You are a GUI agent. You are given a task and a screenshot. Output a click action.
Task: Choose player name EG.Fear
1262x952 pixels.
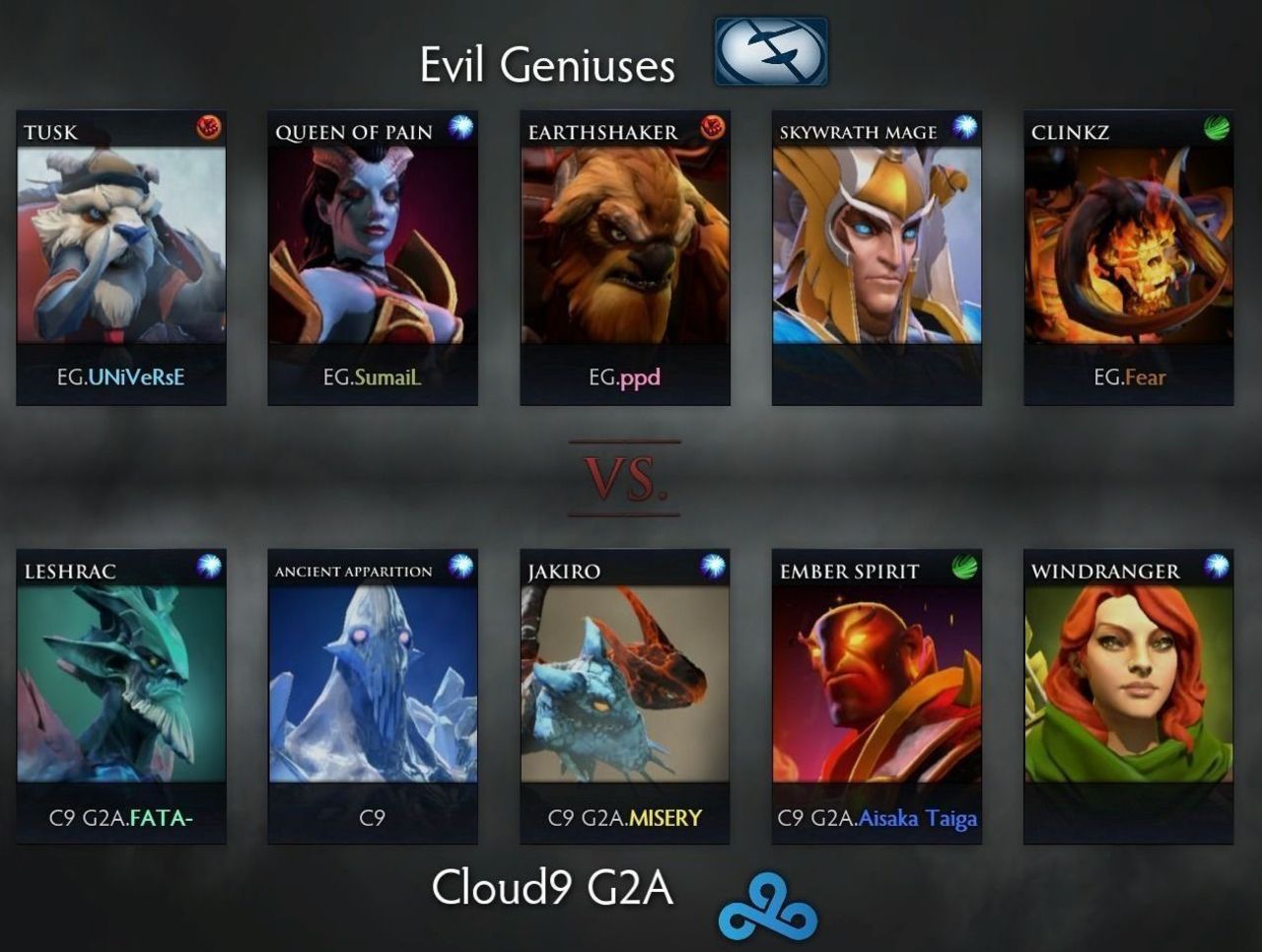[x=1129, y=376]
